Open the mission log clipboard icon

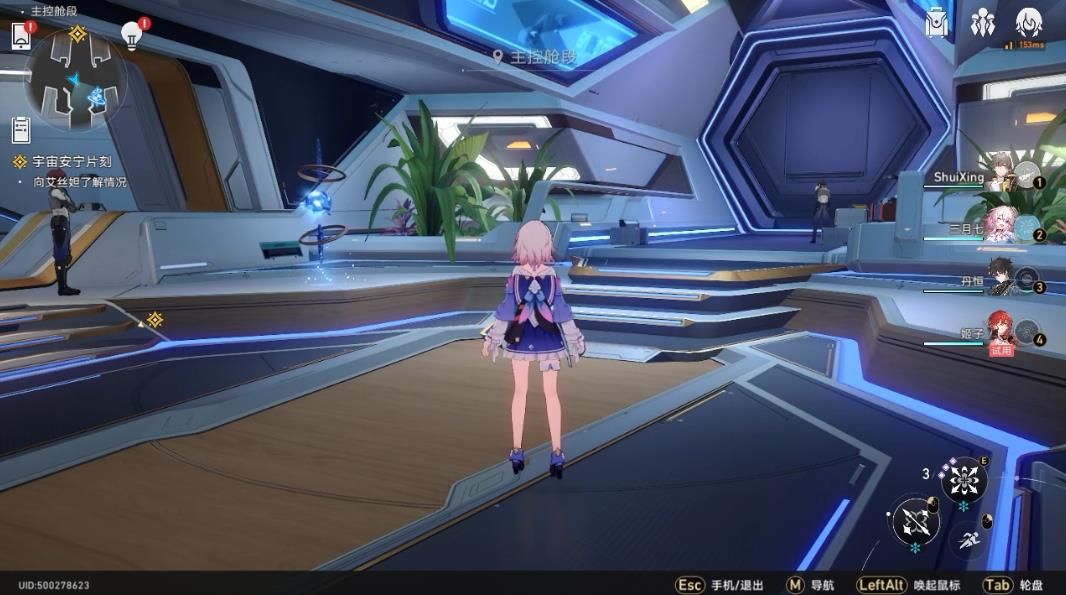(21, 129)
